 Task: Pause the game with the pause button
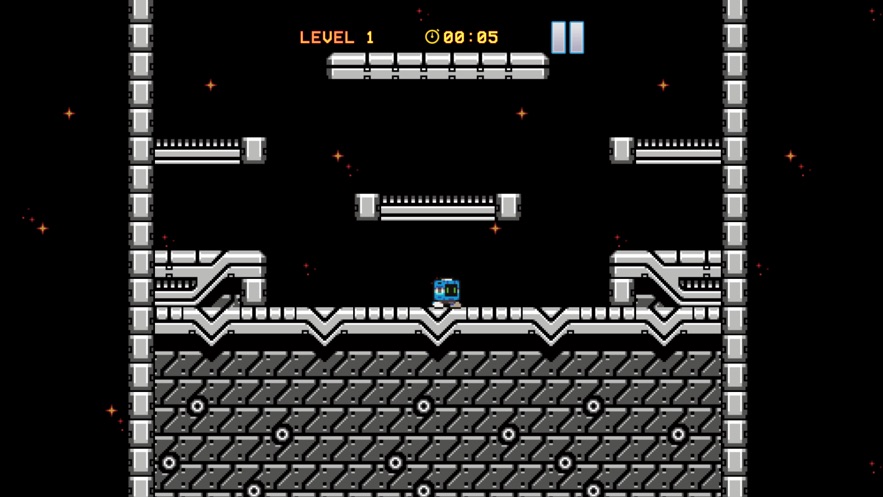[567, 37]
